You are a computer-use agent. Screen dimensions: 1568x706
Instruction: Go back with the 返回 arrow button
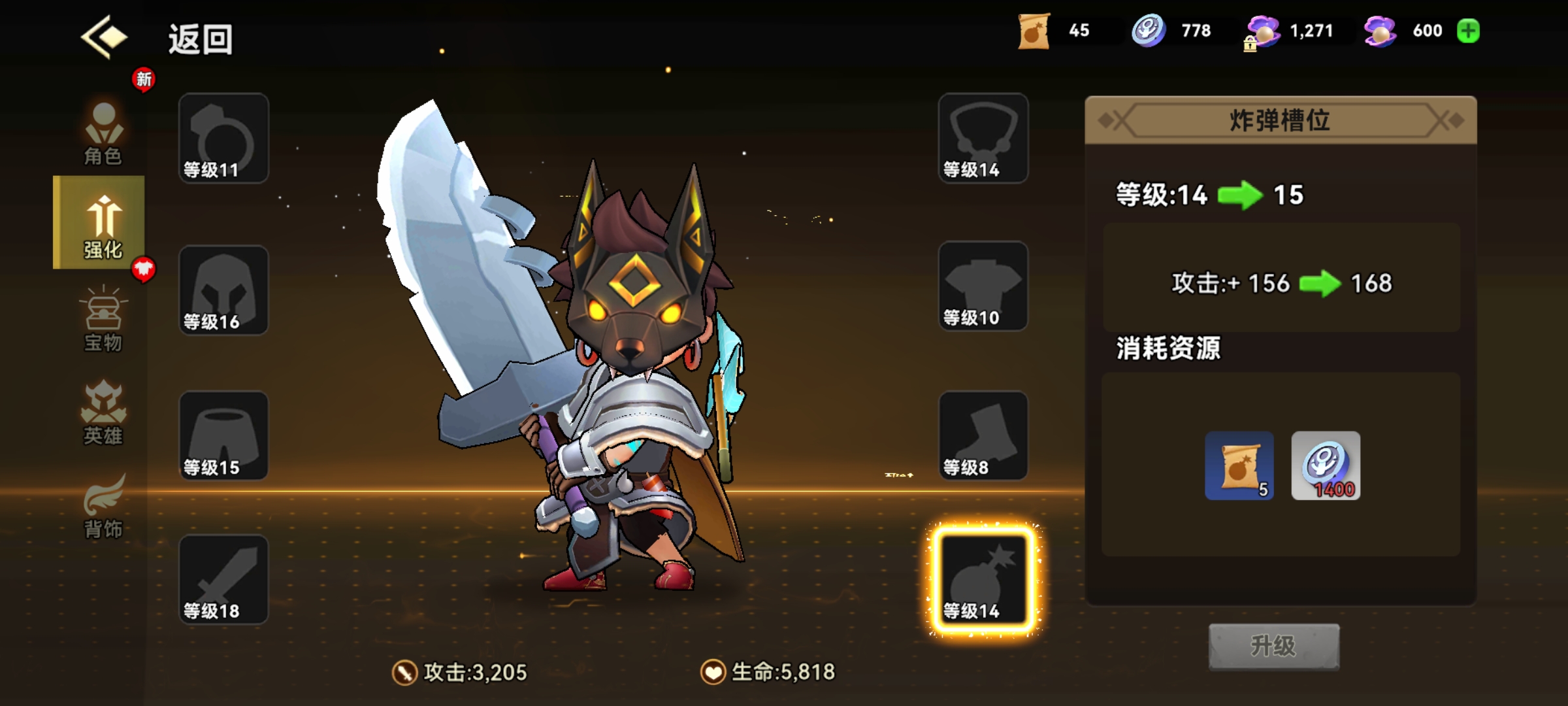pyautogui.click(x=105, y=37)
